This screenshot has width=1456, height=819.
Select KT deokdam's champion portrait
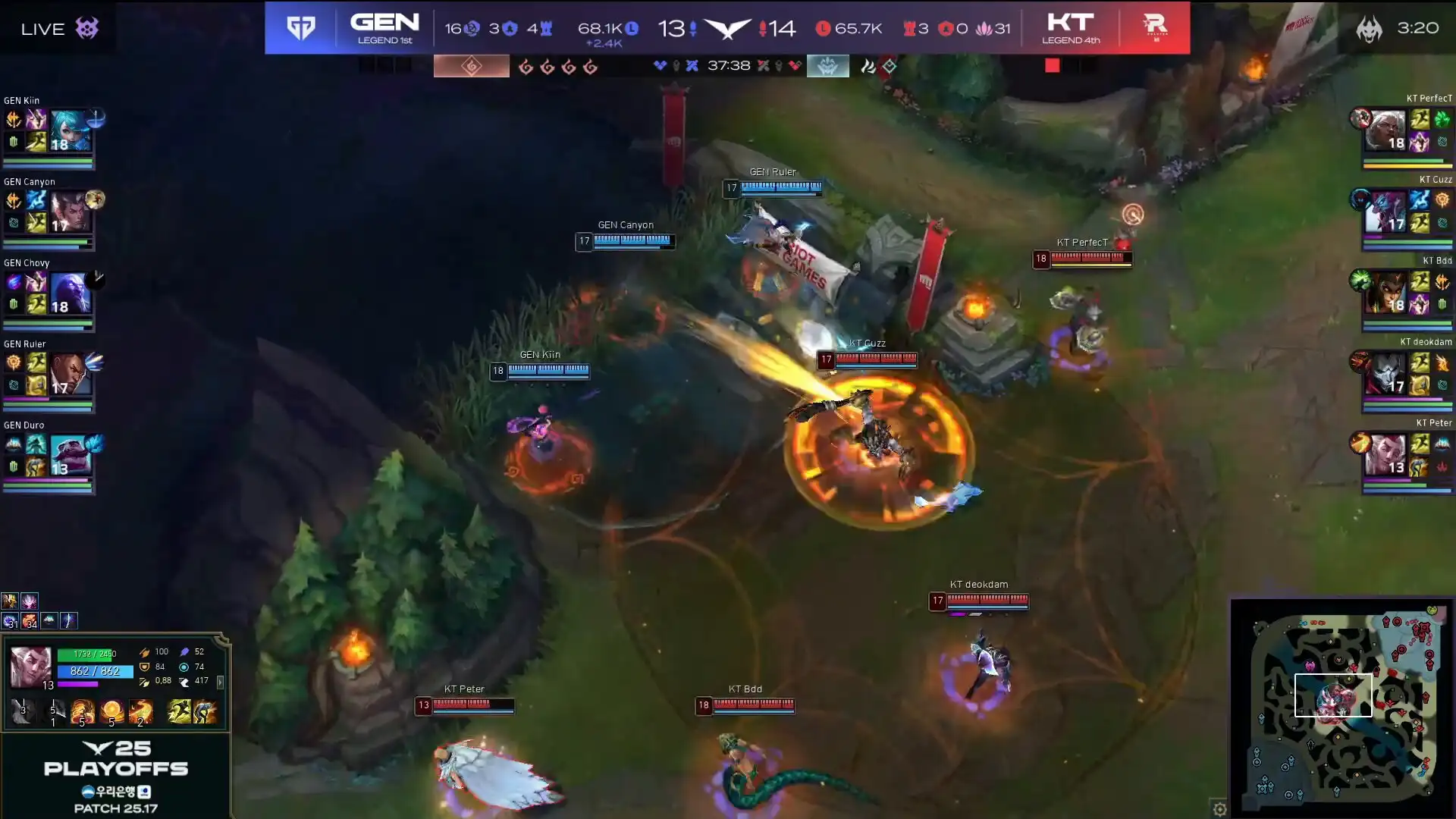(1385, 373)
